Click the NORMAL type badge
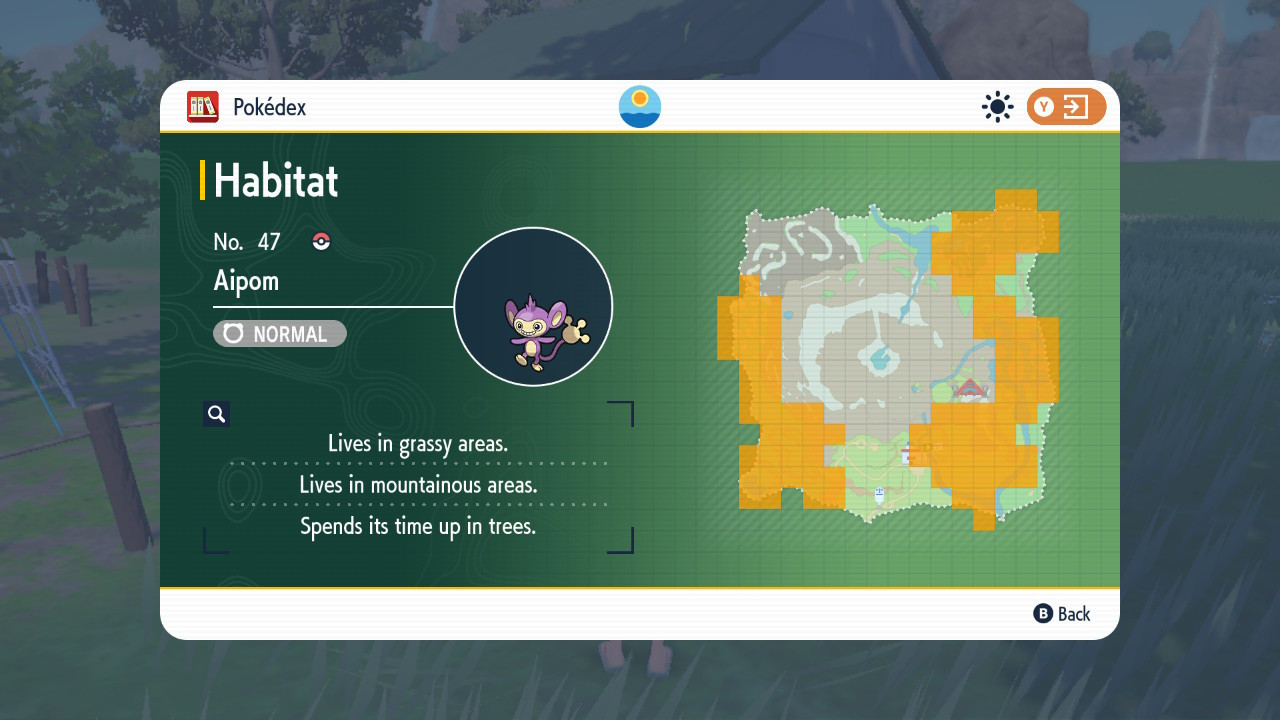The image size is (1280, 720). [x=280, y=334]
